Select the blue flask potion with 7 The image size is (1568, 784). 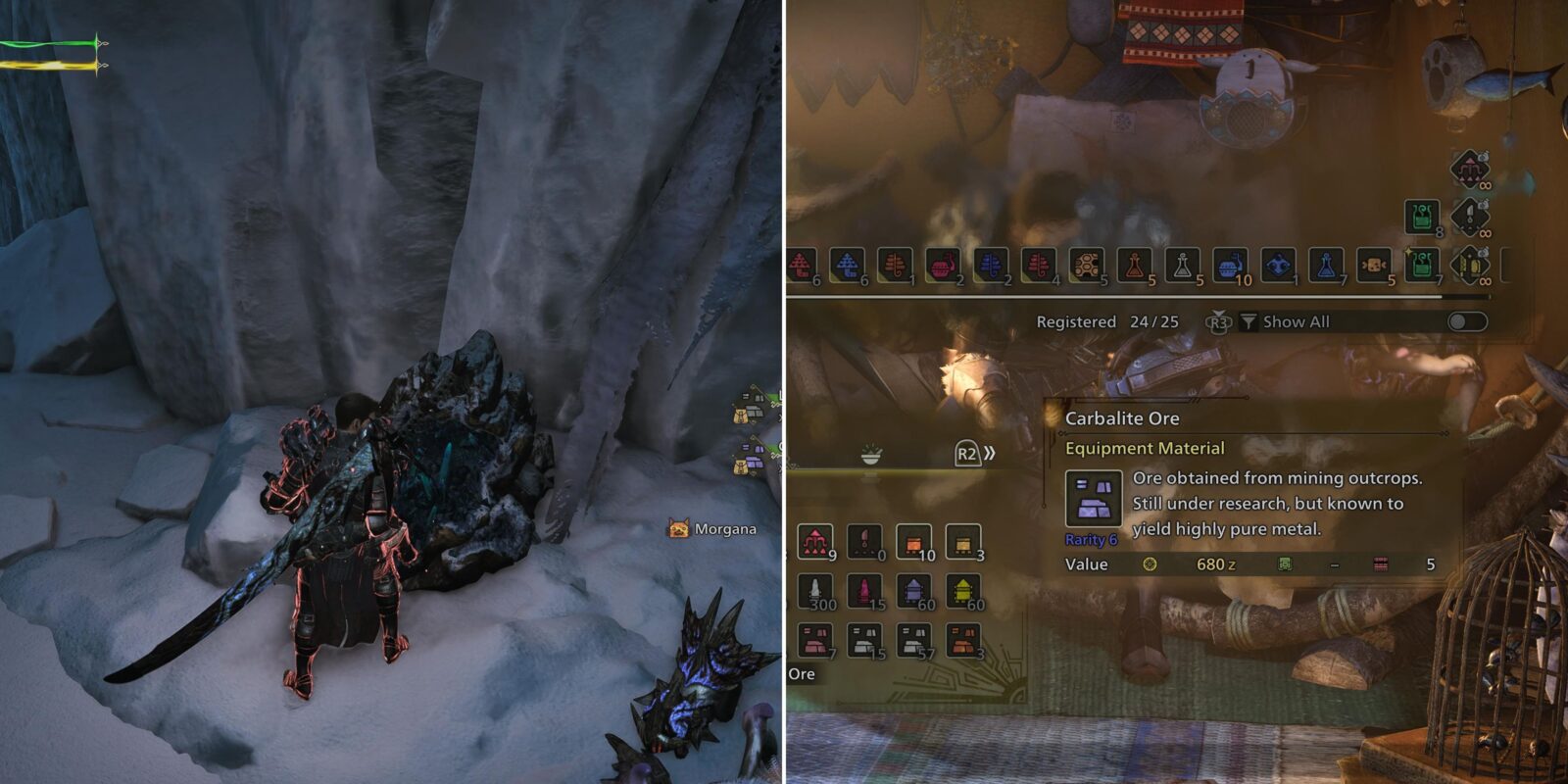1326,265
